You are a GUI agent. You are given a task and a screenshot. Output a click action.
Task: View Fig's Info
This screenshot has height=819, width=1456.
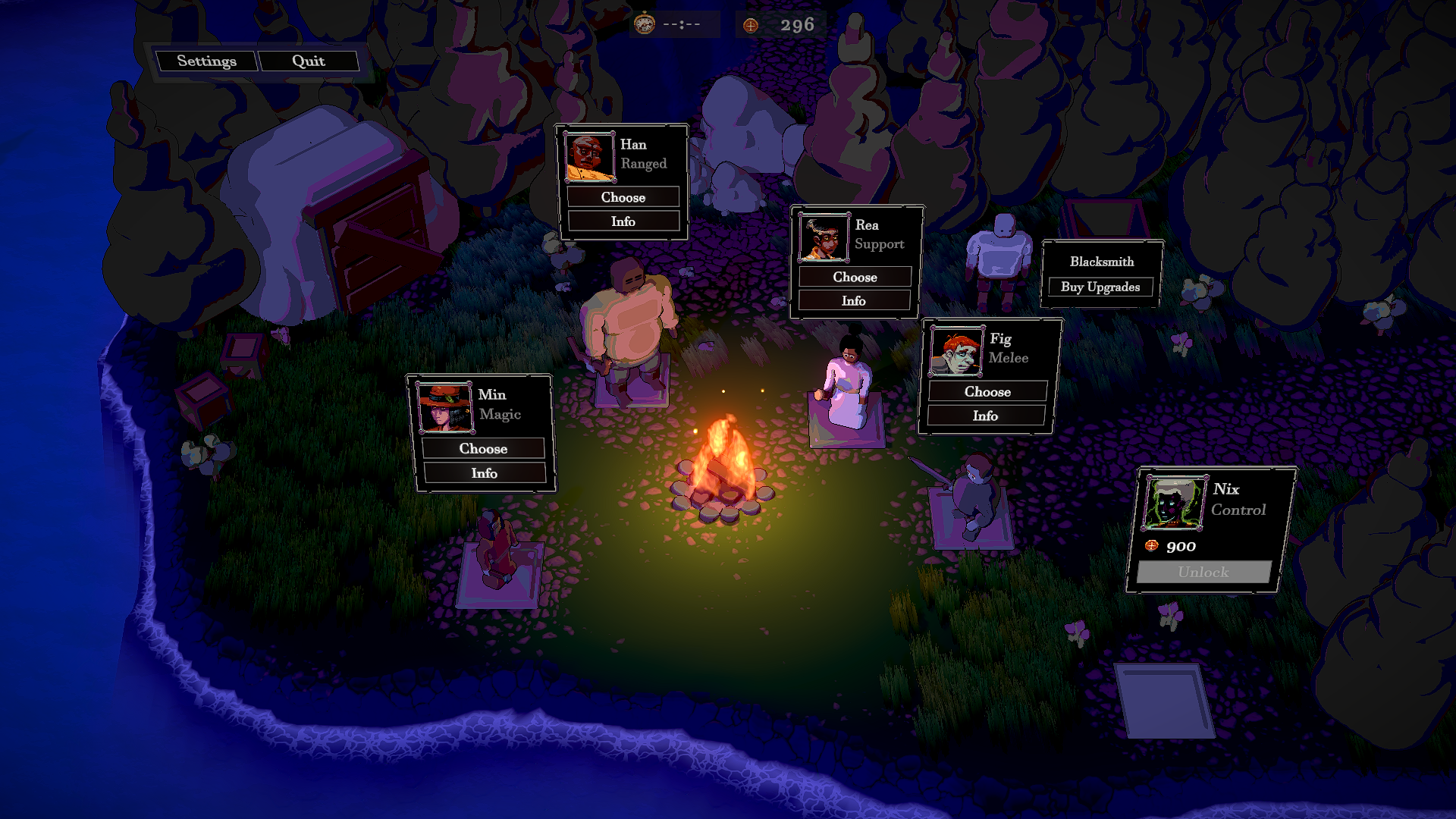[x=987, y=416]
